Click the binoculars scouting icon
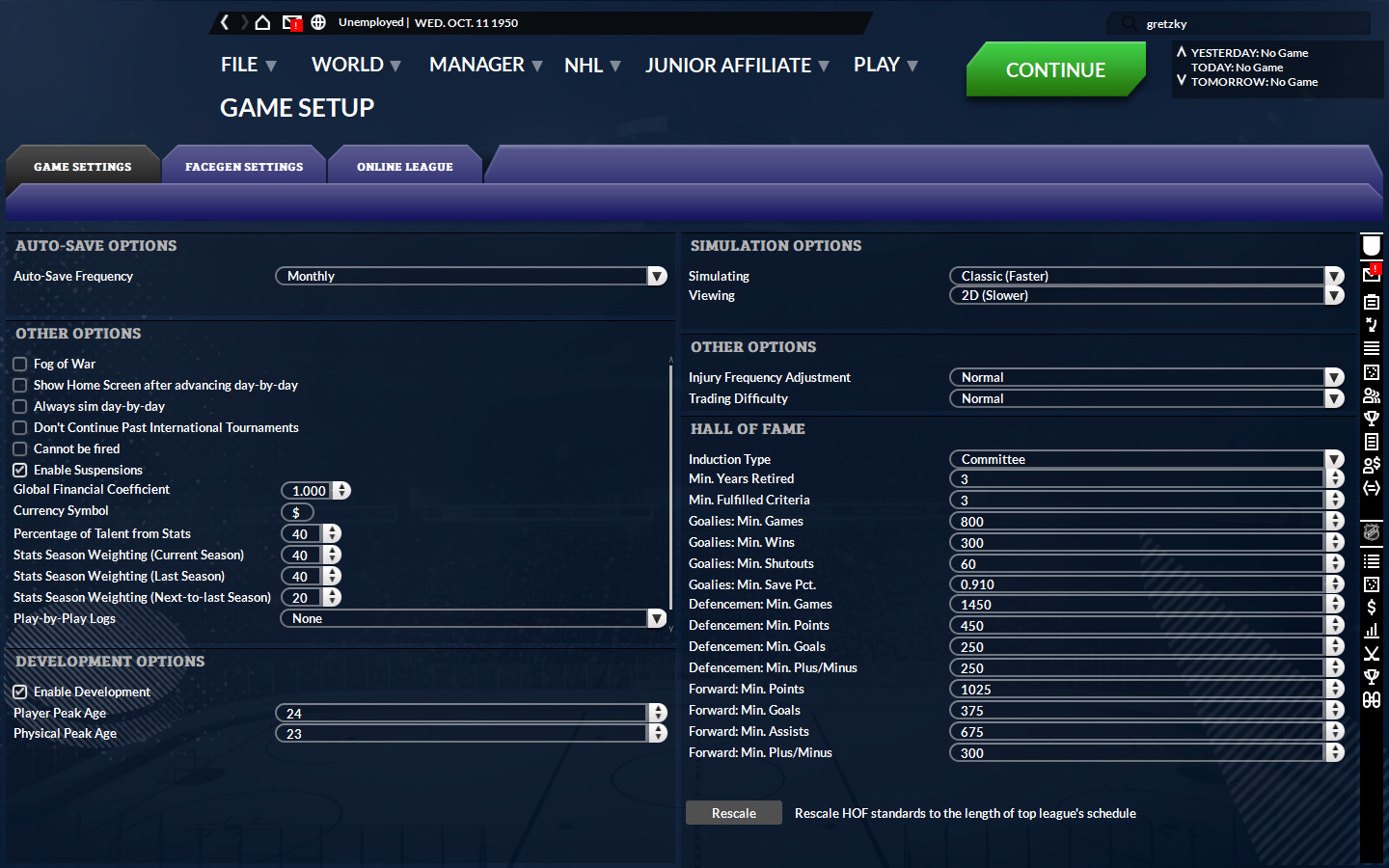Image resolution: width=1389 pixels, height=868 pixels. [x=1371, y=699]
